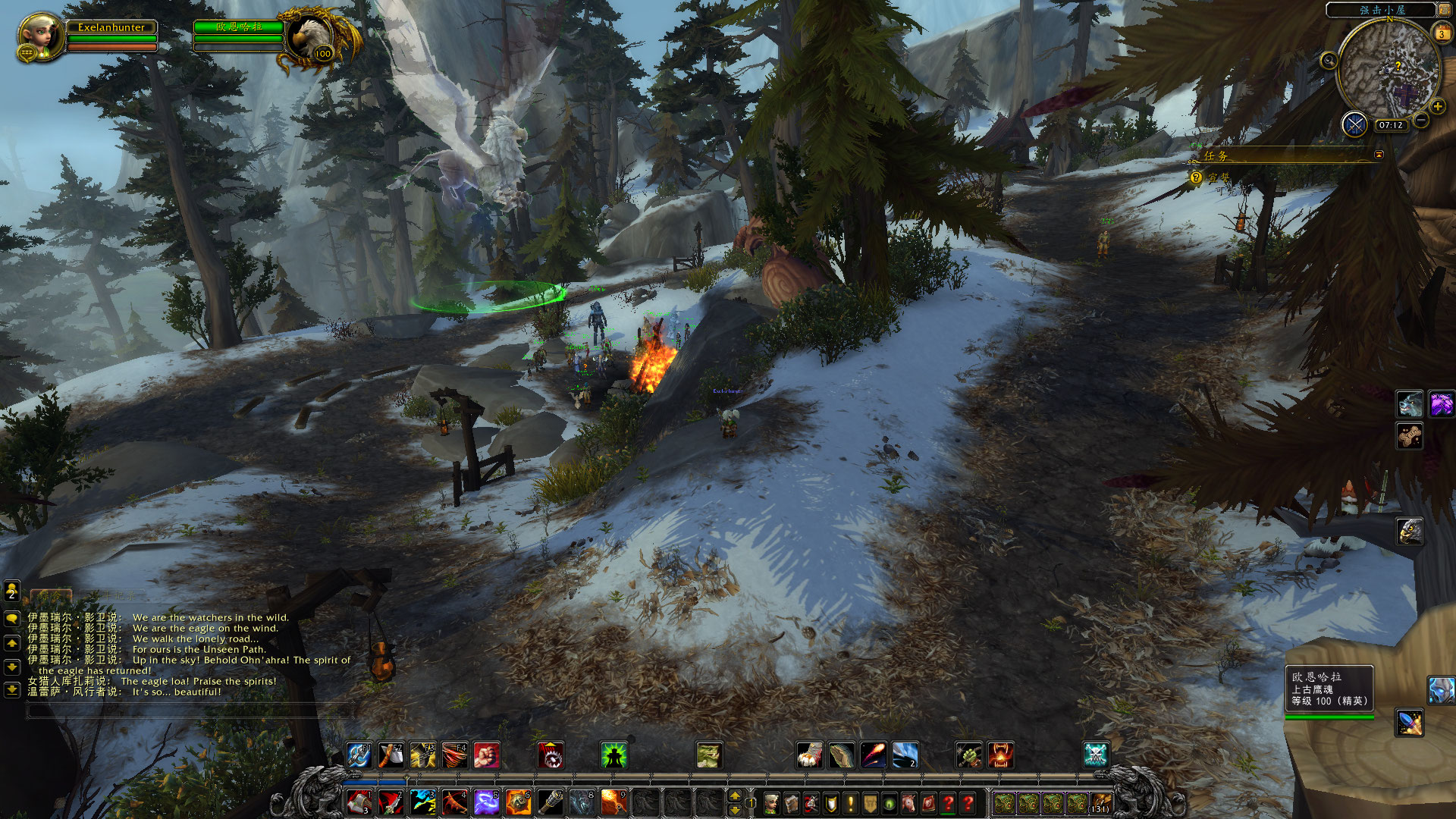Zoom out the minimap with minus button
Image resolution: width=1456 pixels, height=819 pixels.
[1421, 121]
